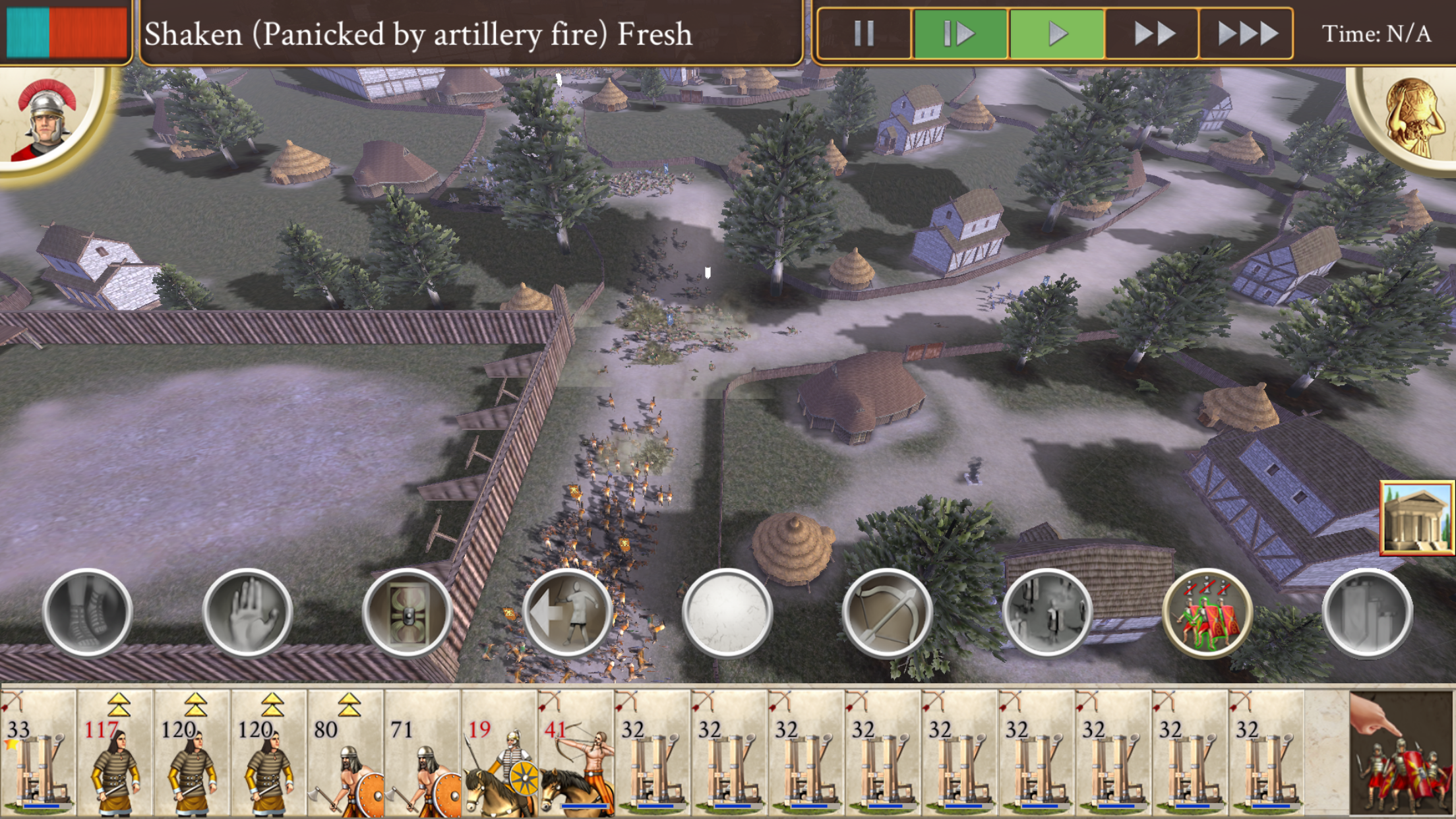Choose triple fast-forward speed
Screen dimensions: 1456x819
(x=1247, y=33)
